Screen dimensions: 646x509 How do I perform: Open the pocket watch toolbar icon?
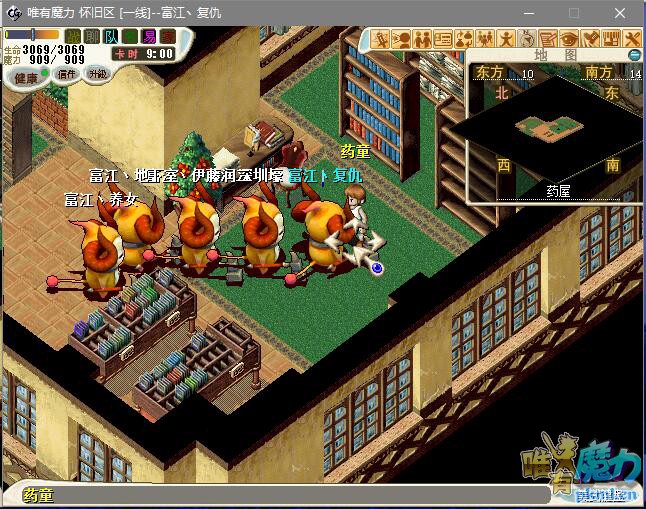pos(527,39)
